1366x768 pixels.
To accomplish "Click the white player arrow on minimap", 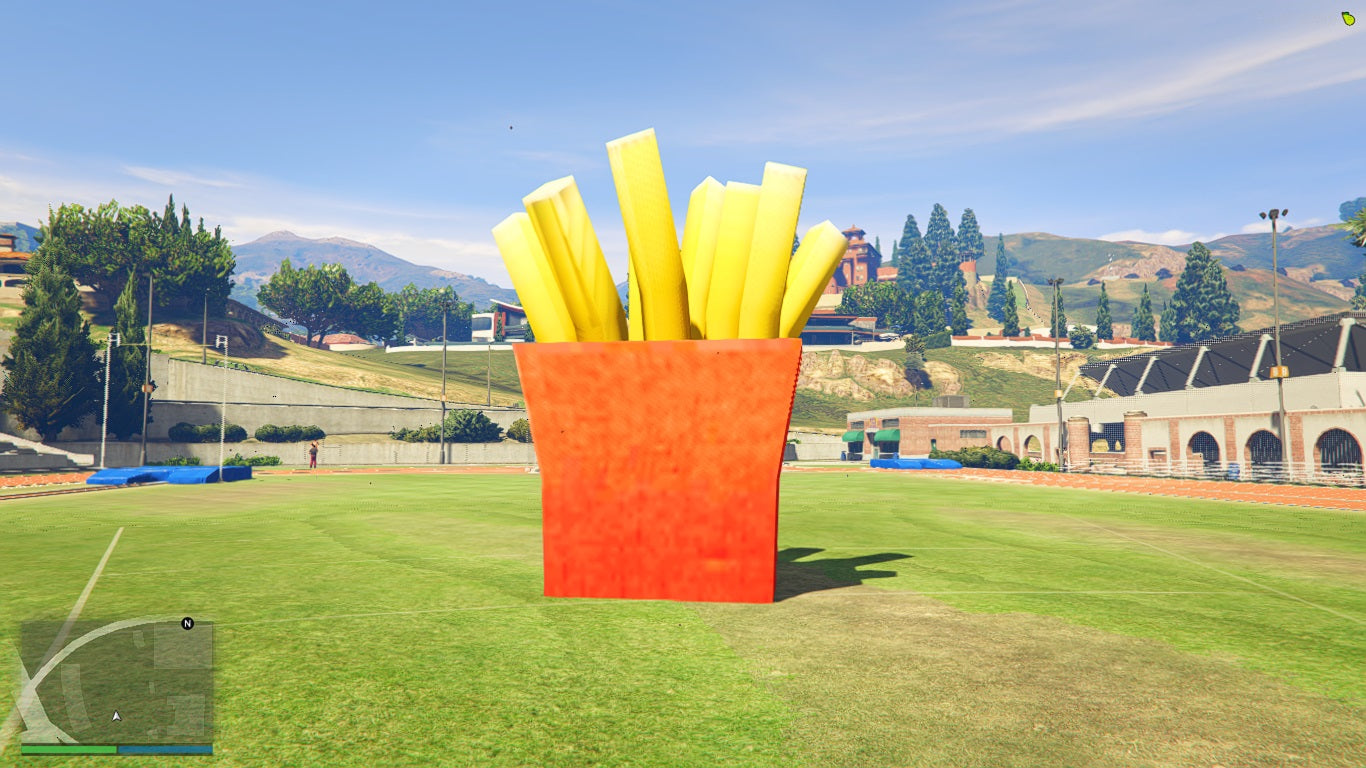I will pos(117,715).
